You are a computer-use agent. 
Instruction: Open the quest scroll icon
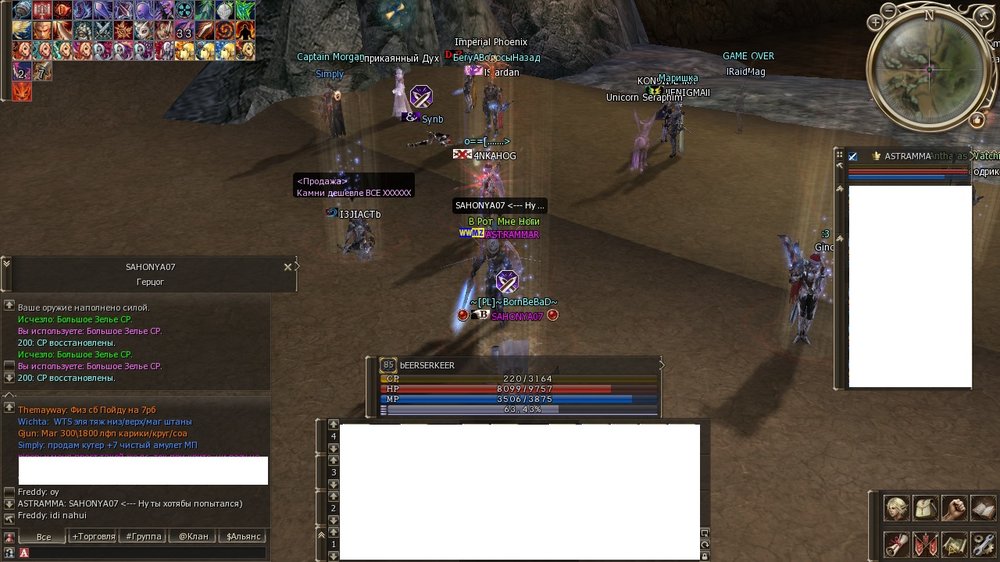pyautogui.click(x=898, y=545)
